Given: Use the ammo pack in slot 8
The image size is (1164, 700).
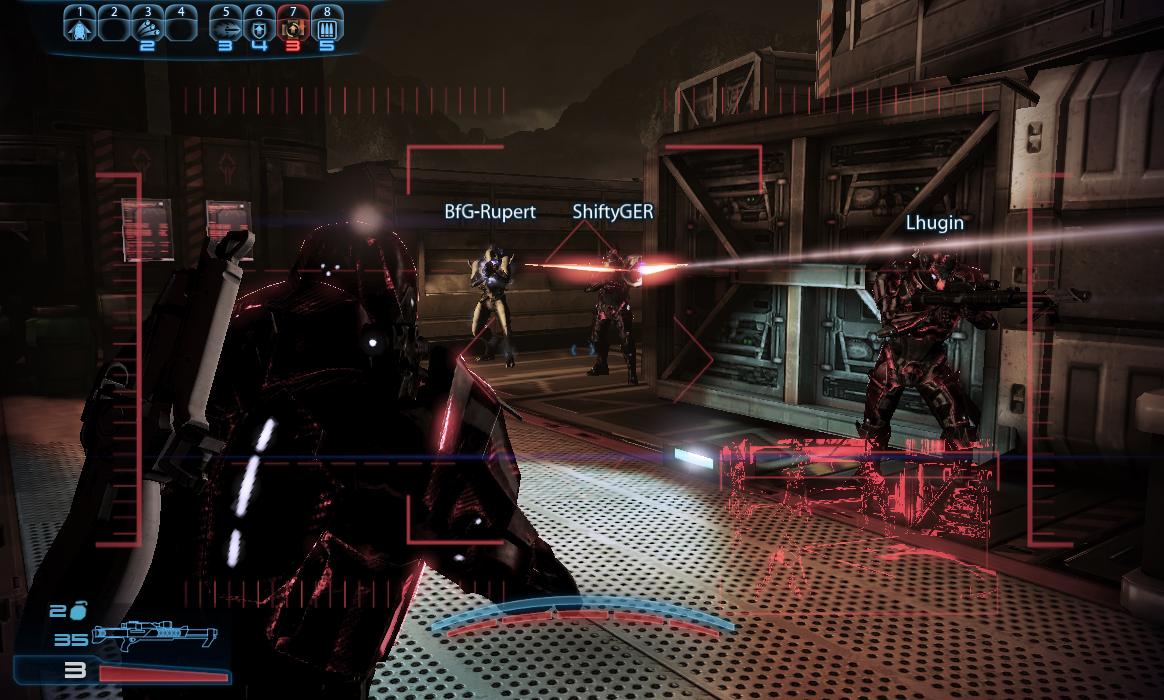Looking at the screenshot, I should 326,25.
